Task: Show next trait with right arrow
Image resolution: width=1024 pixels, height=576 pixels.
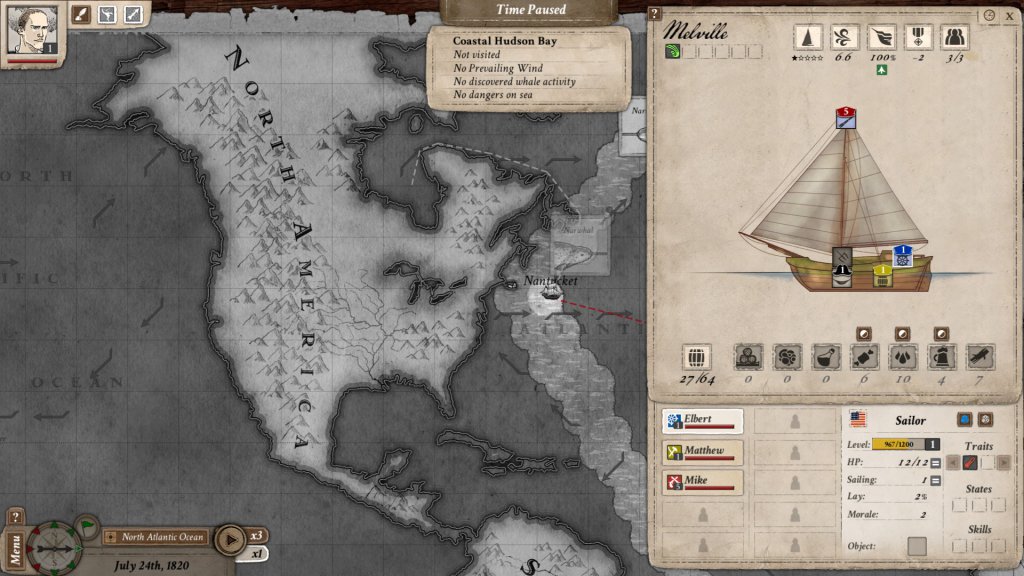Action: 1003,462
